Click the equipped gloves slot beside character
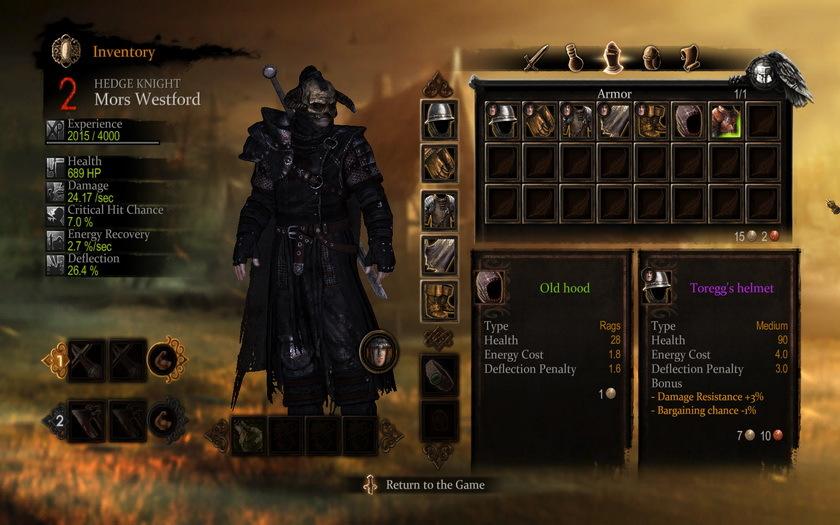The height and width of the screenshot is (525, 840). 439,162
